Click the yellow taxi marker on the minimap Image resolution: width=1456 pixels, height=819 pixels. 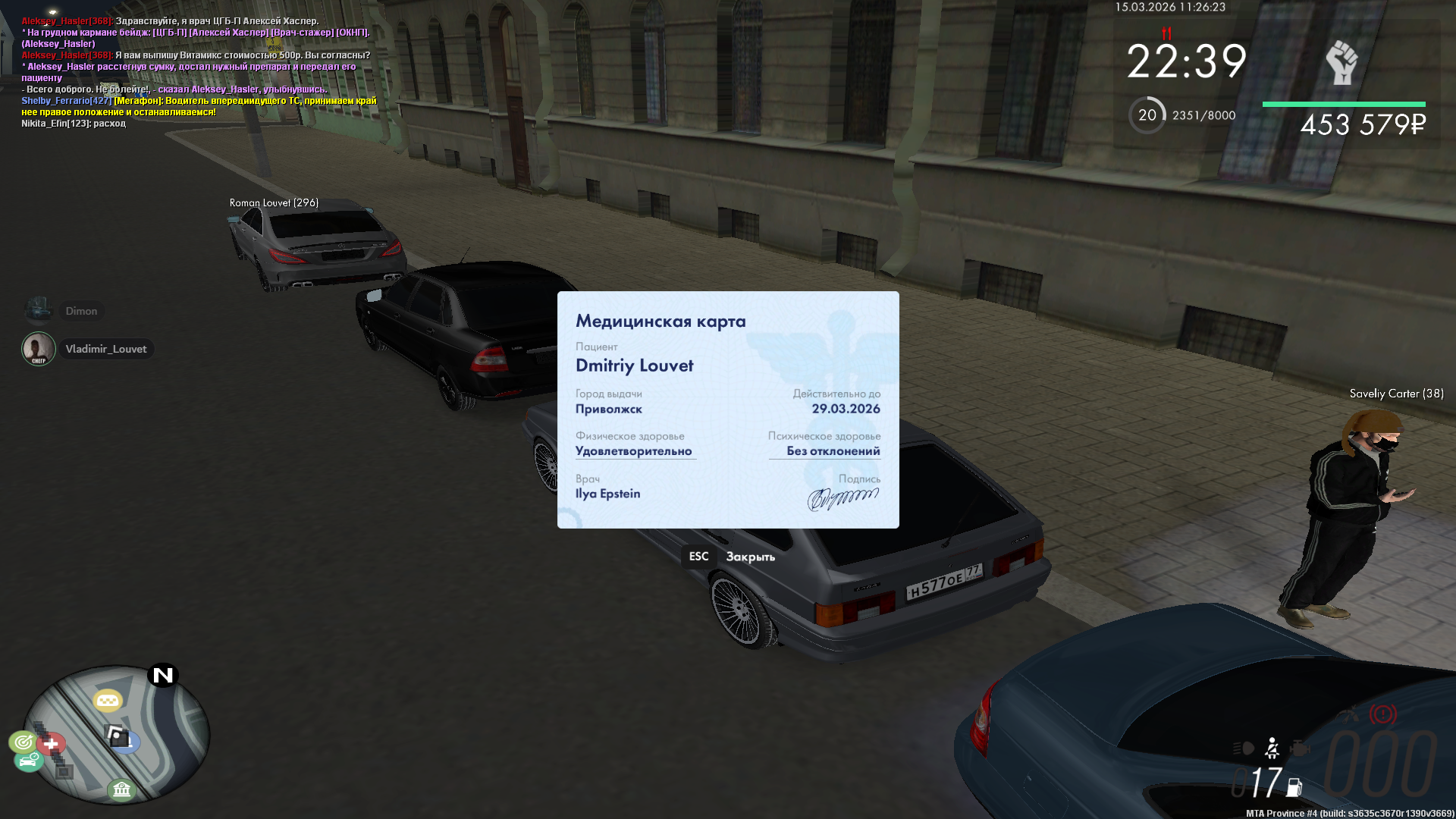[108, 701]
